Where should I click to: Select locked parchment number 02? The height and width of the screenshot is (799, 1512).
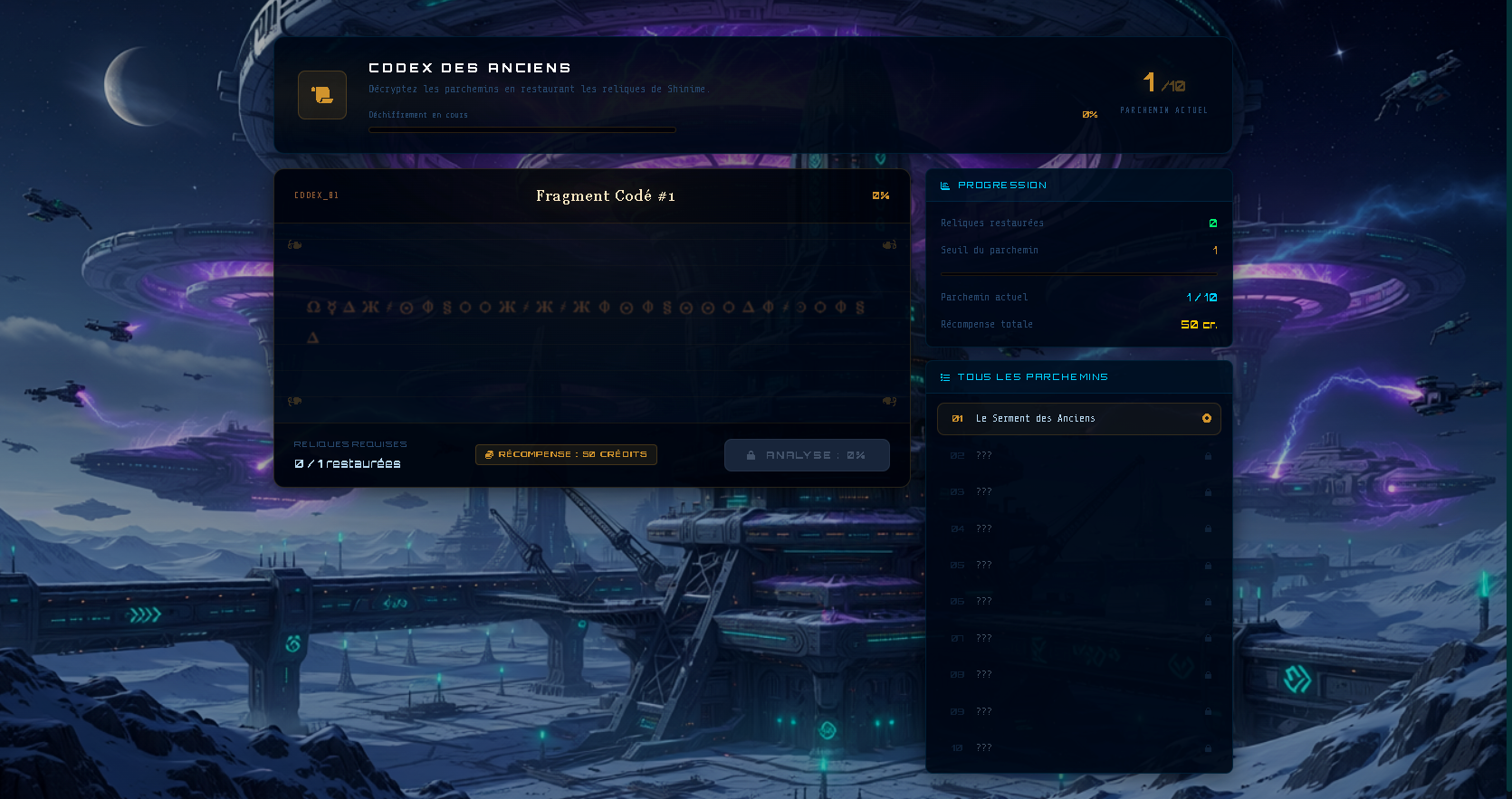coord(1078,456)
